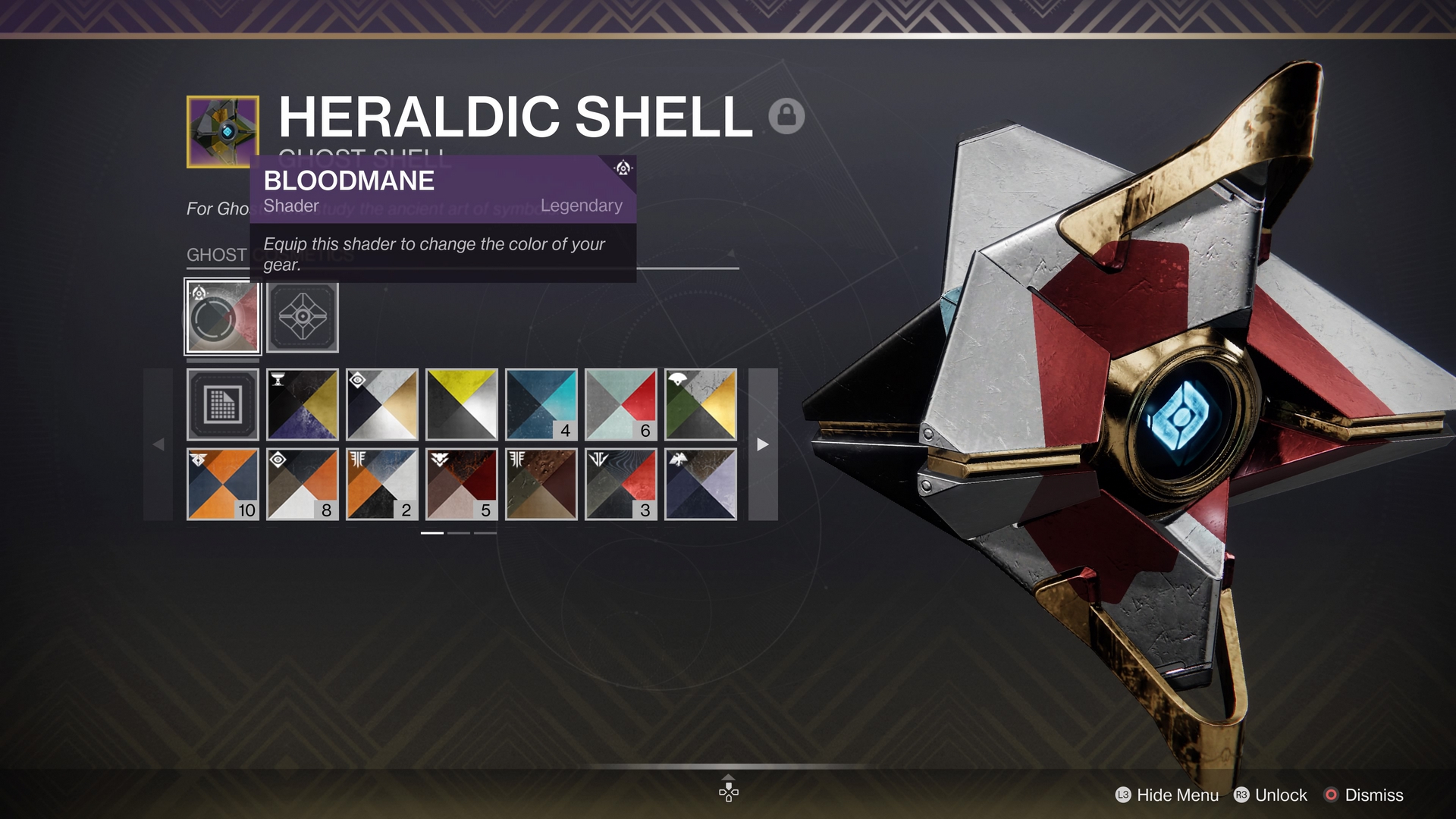Select the eye-emblem silver and gold shader

[x=382, y=404]
